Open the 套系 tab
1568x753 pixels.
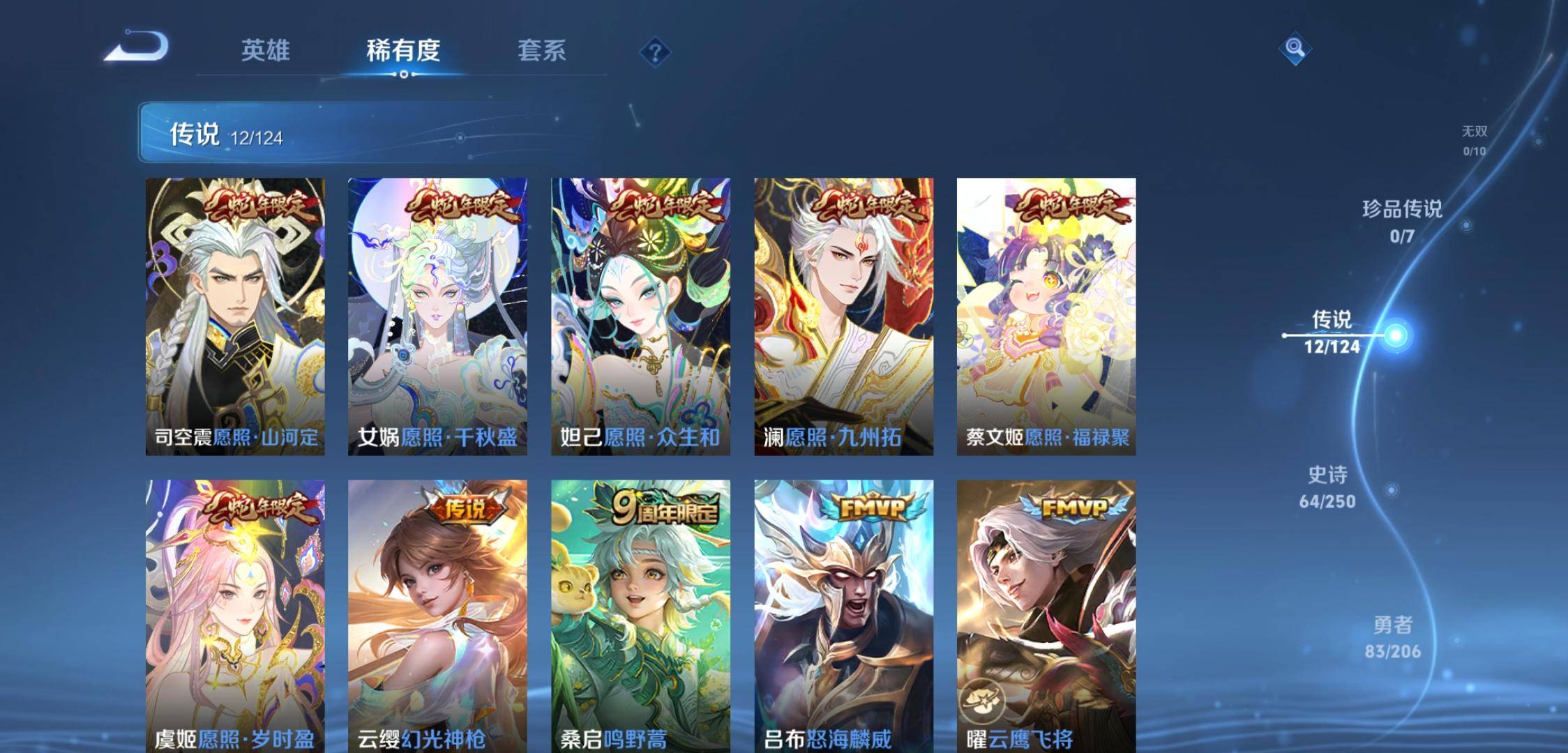[x=541, y=51]
